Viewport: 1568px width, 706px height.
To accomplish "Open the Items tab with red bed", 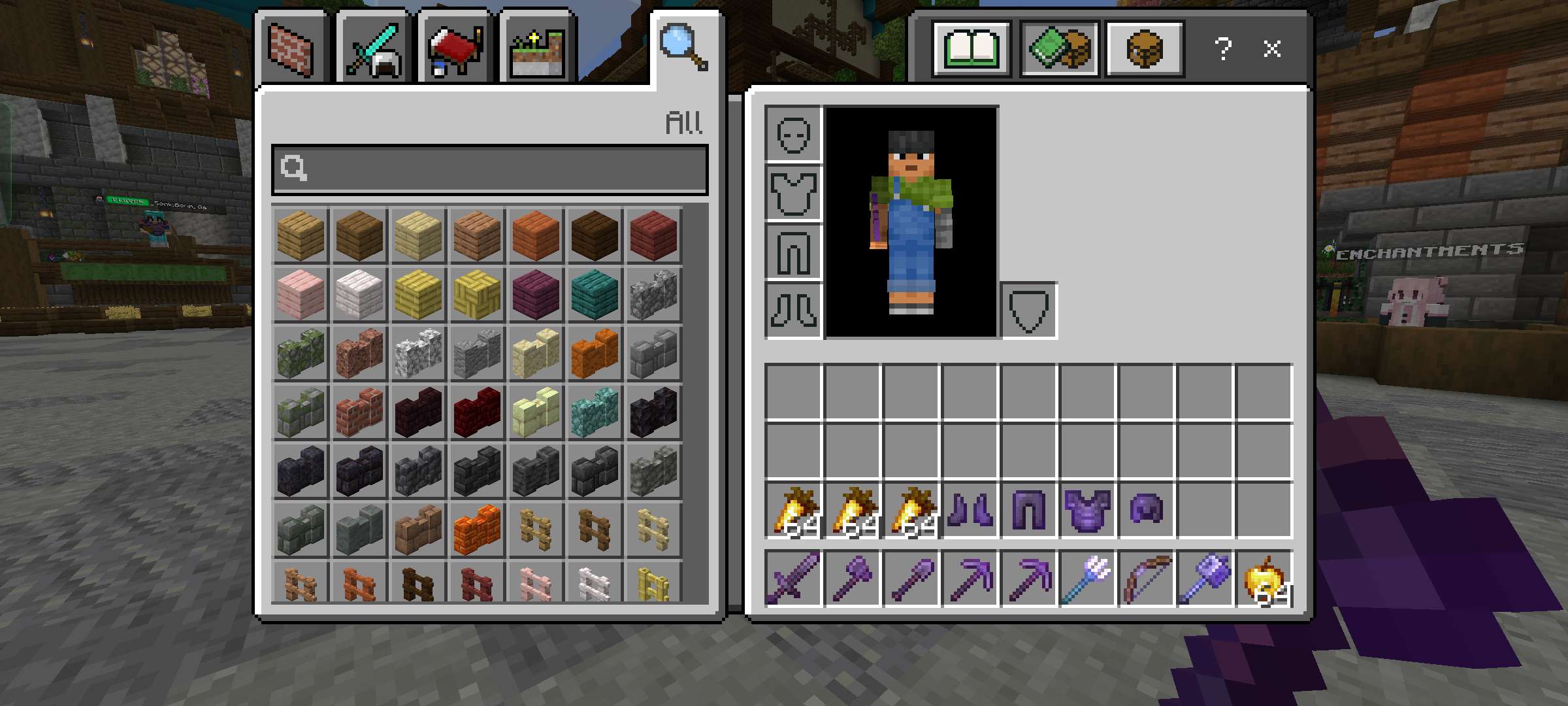I will 455,50.
